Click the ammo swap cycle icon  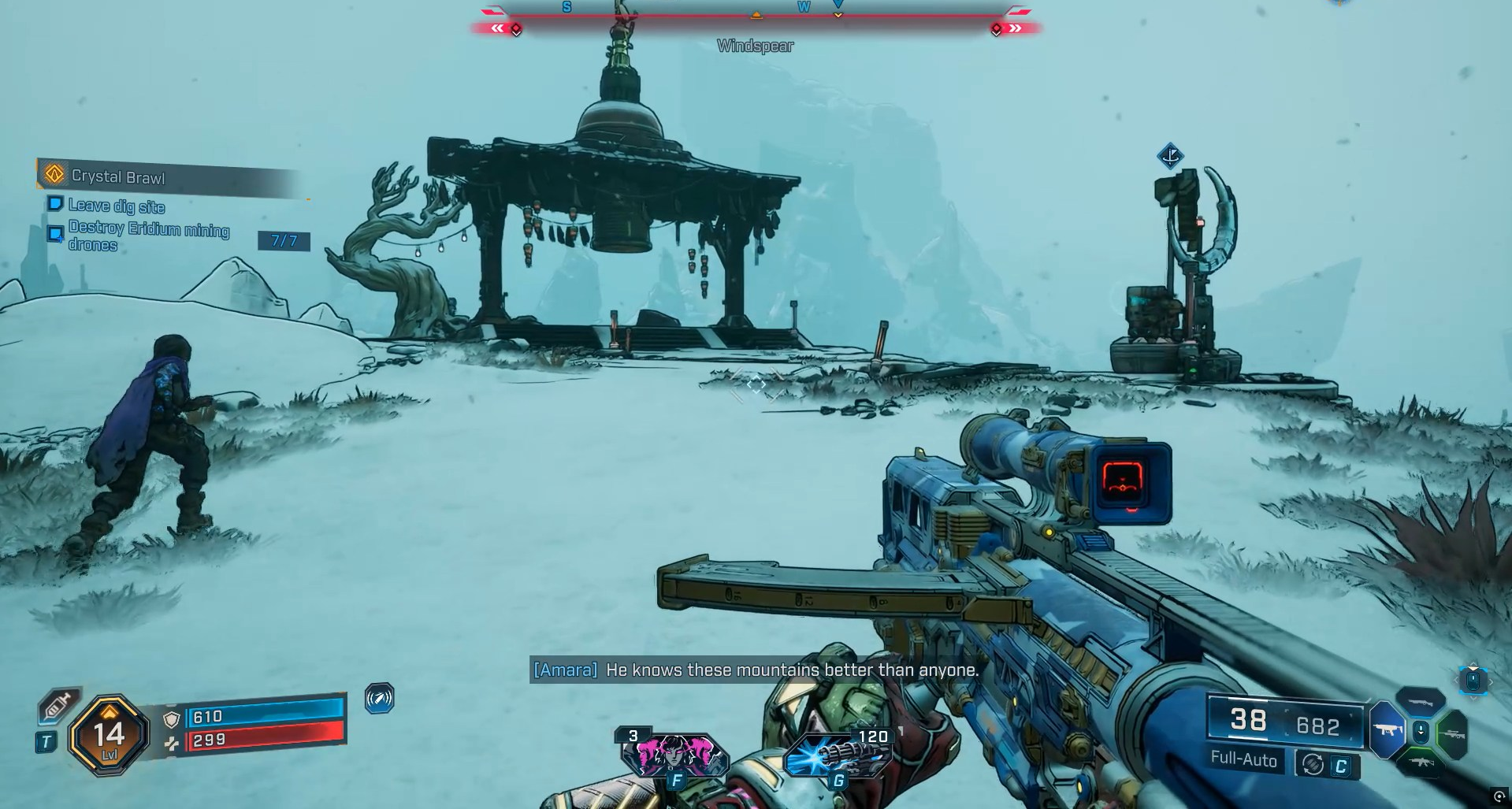point(1313,764)
